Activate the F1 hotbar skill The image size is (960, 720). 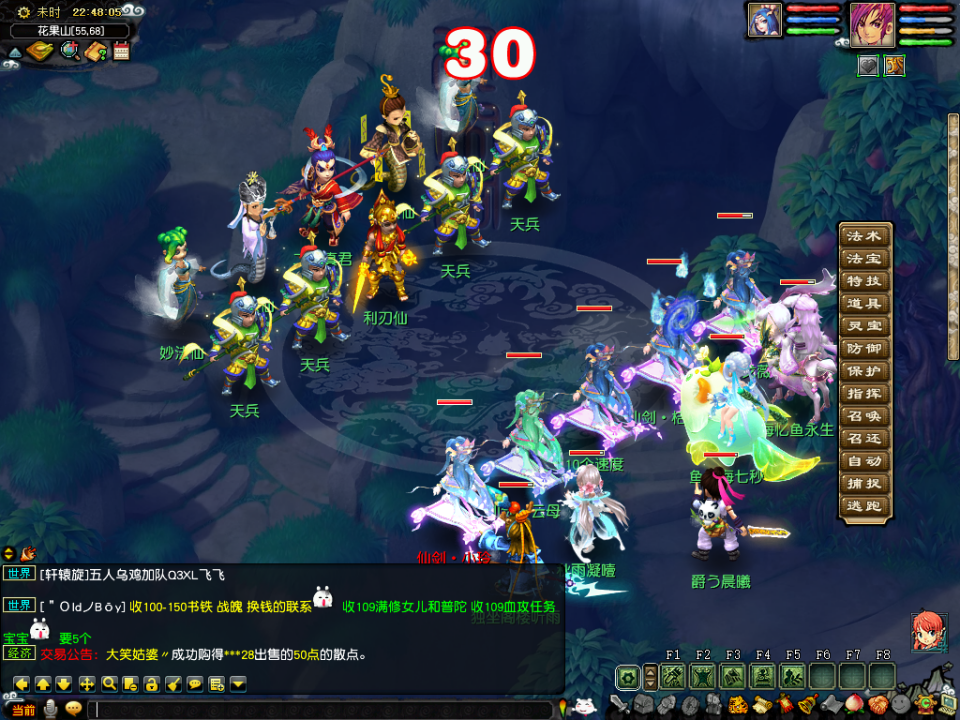(673, 677)
